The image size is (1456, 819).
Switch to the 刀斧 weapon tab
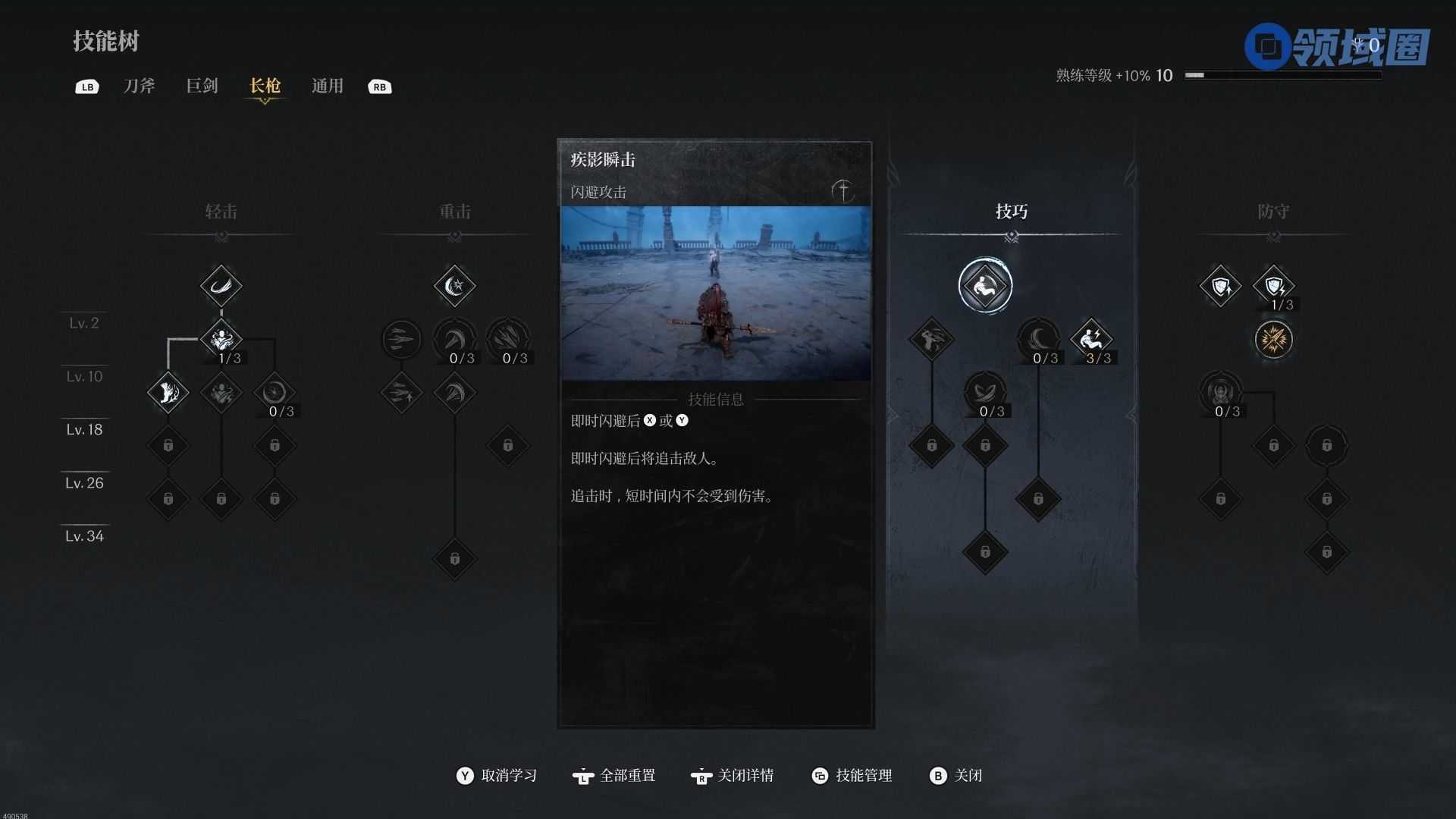[x=139, y=86]
